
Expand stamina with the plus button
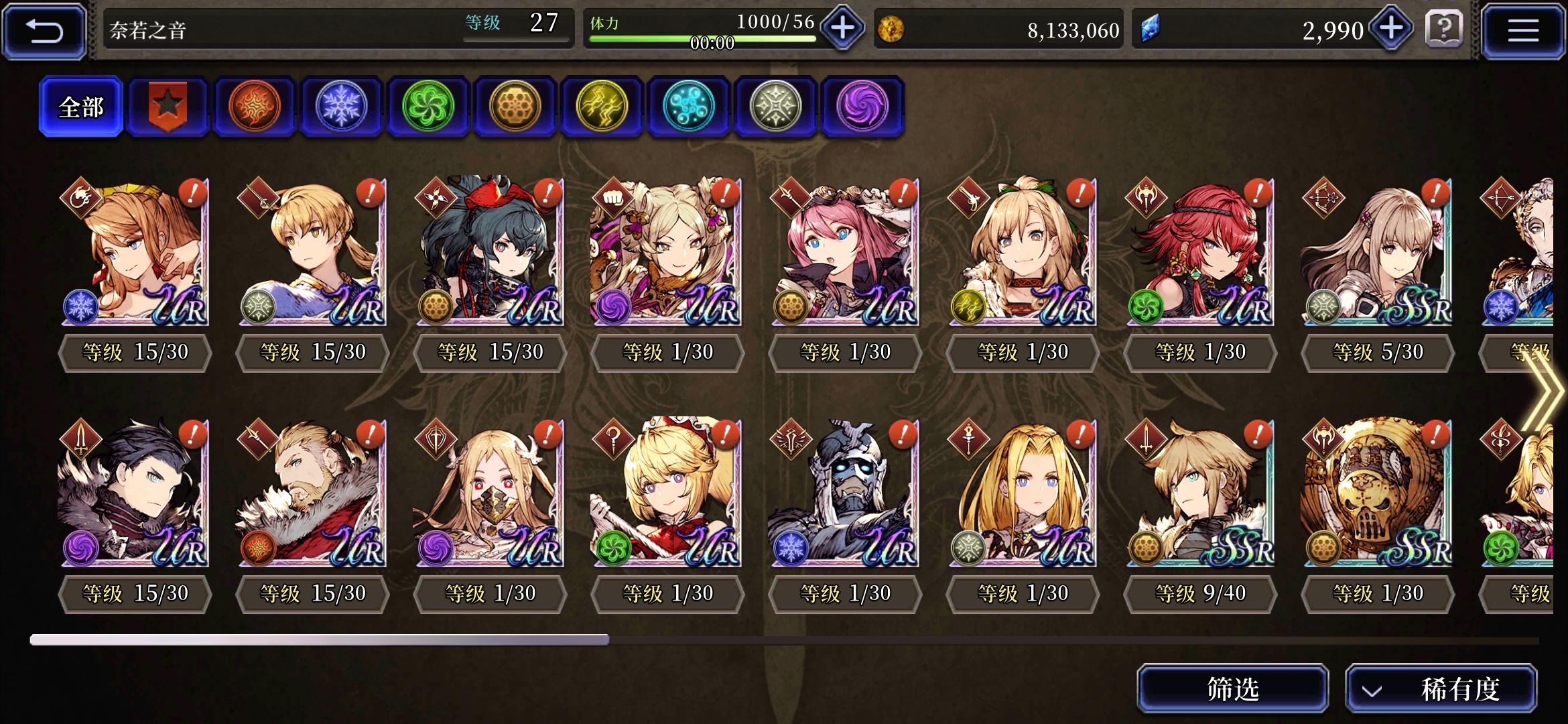840,29
